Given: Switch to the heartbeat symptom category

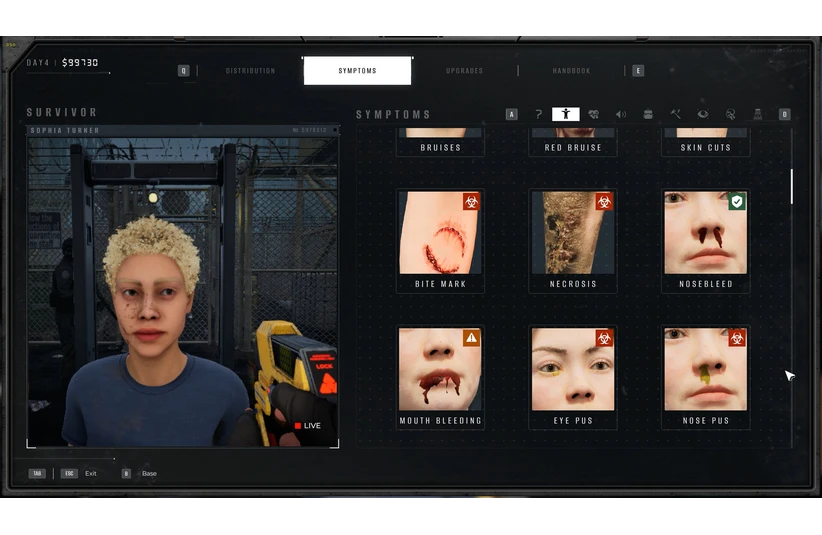Looking at the screenshot, I should pyautogui.click(x=593, y=114).
